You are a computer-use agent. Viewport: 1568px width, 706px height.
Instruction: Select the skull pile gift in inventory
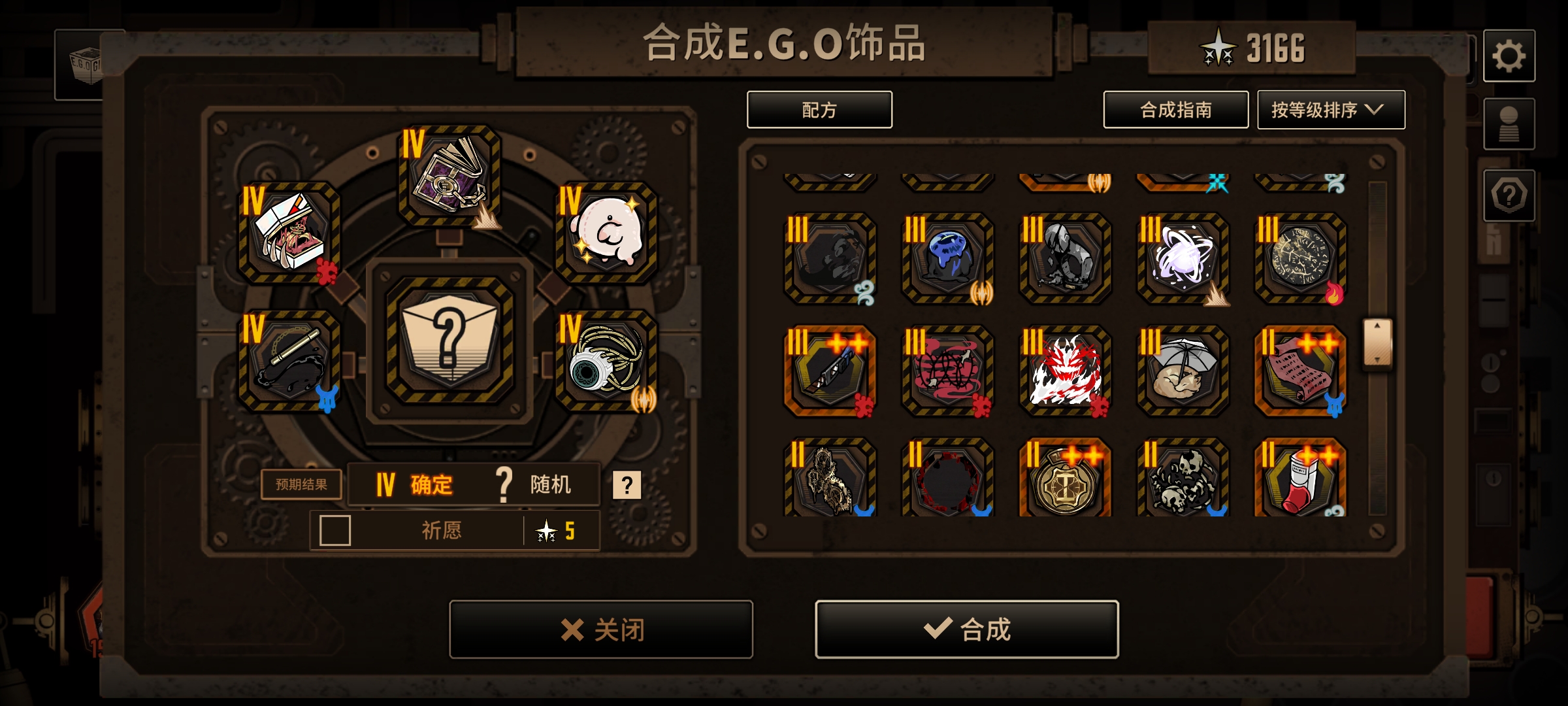tap(1183, 479)
